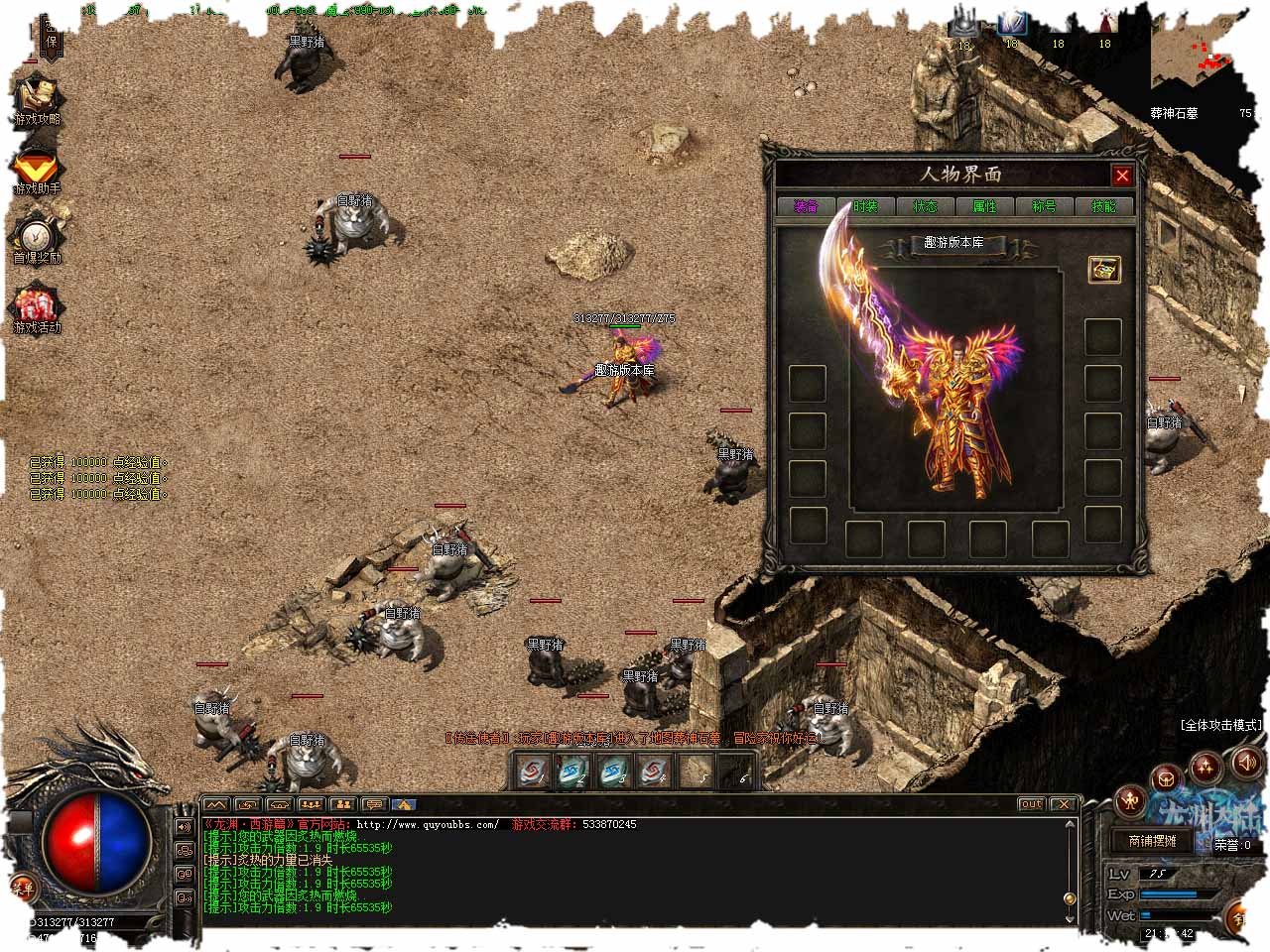1270x952 pixels.
Task: Open the 状态 status tab
Action: 925,206
